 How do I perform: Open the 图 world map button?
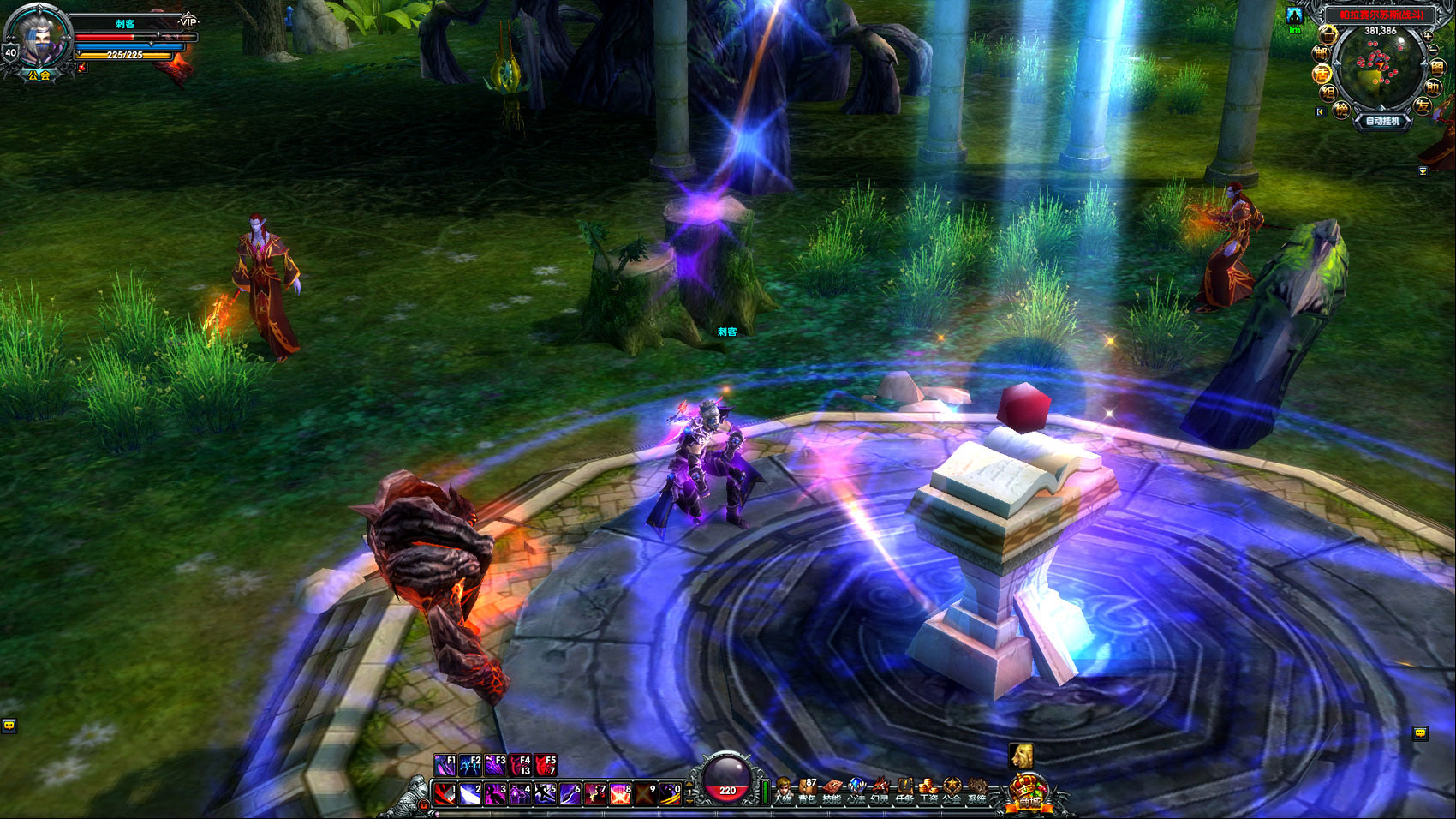pyautogui.click(x=1437, y=68)
